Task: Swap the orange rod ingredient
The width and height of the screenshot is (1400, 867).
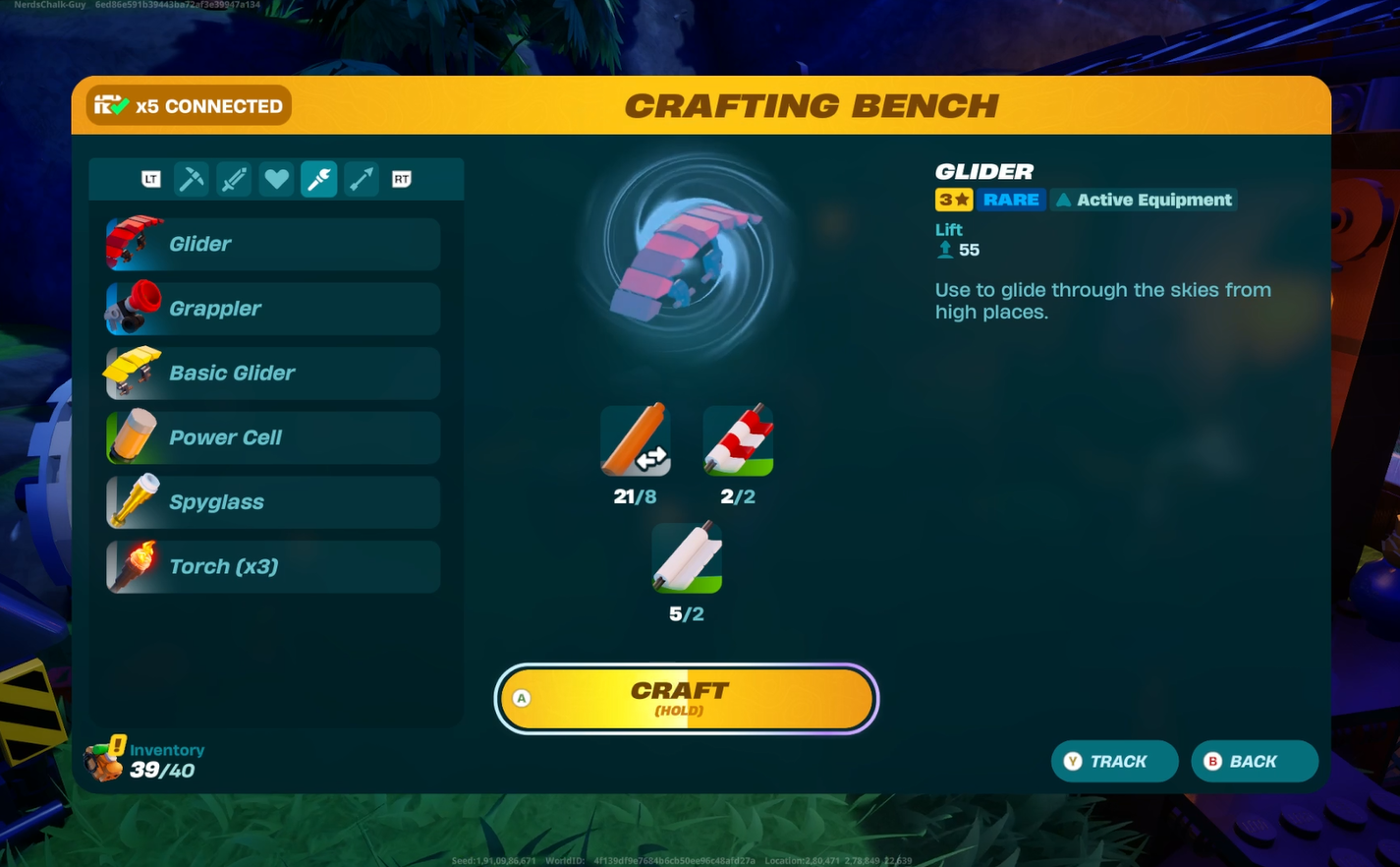Action: click(636, 441)
